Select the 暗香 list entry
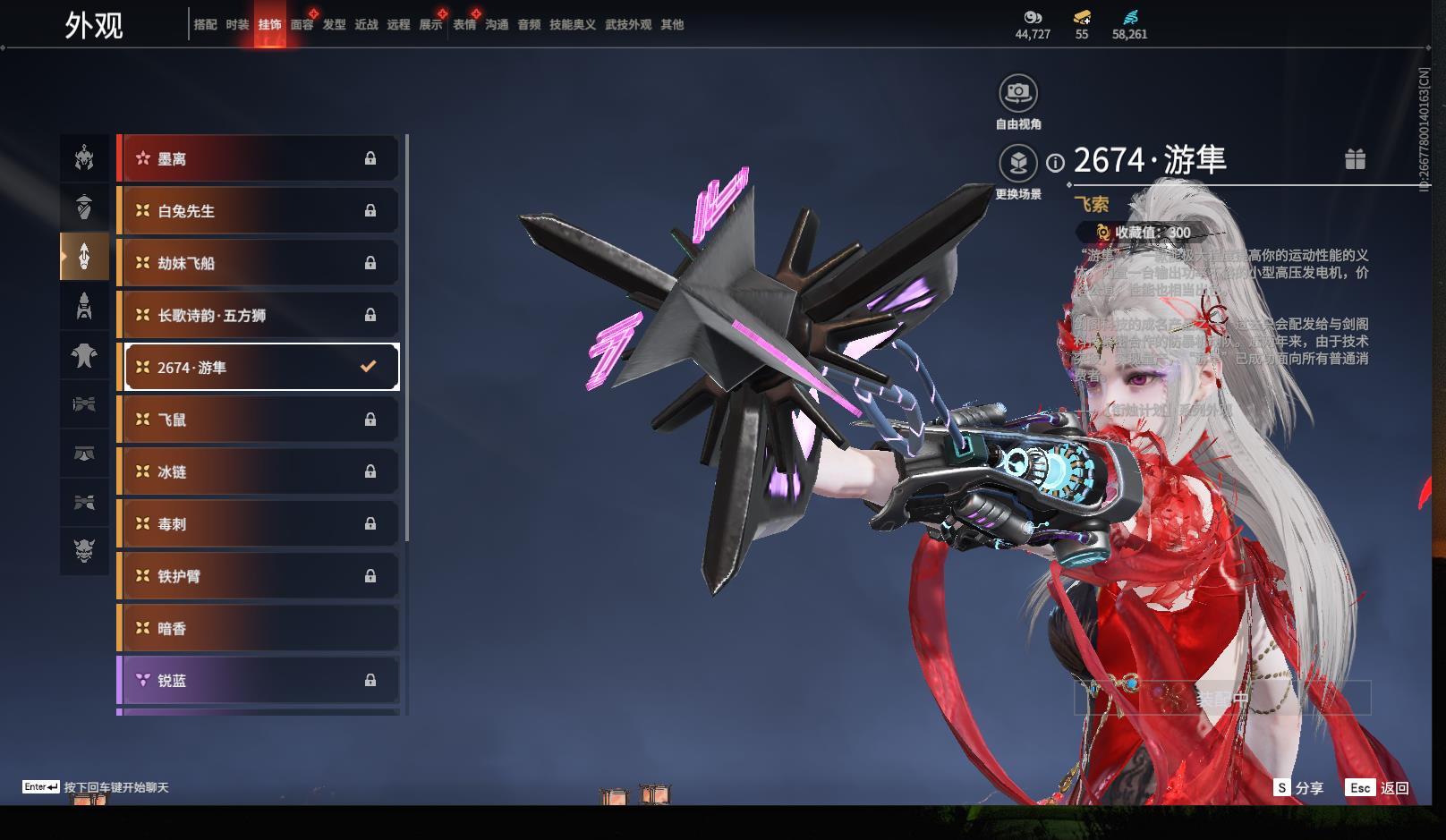1446x840 pixels. (258, 628)
